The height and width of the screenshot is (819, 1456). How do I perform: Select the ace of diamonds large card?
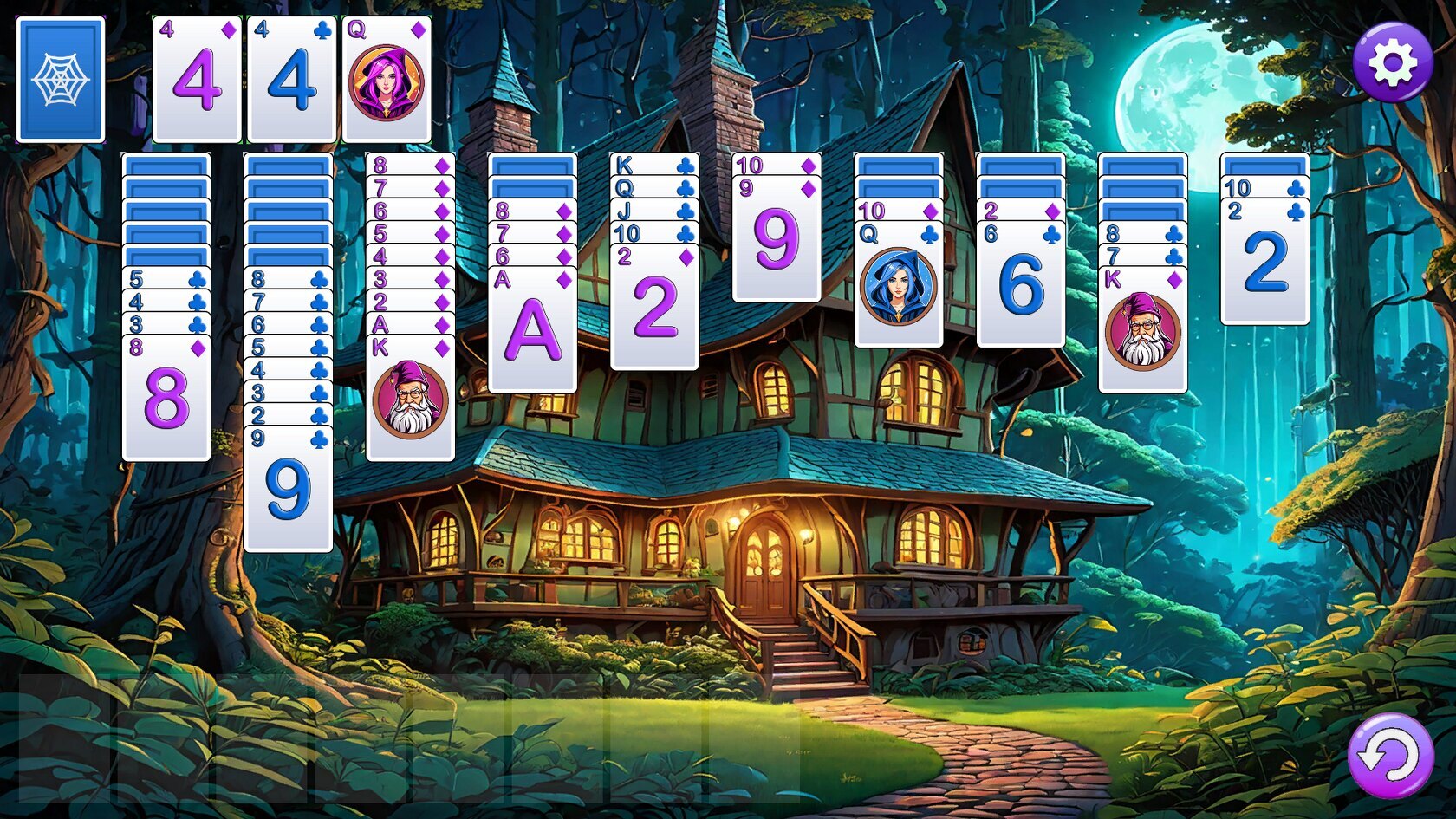click(x=532, y=331)
